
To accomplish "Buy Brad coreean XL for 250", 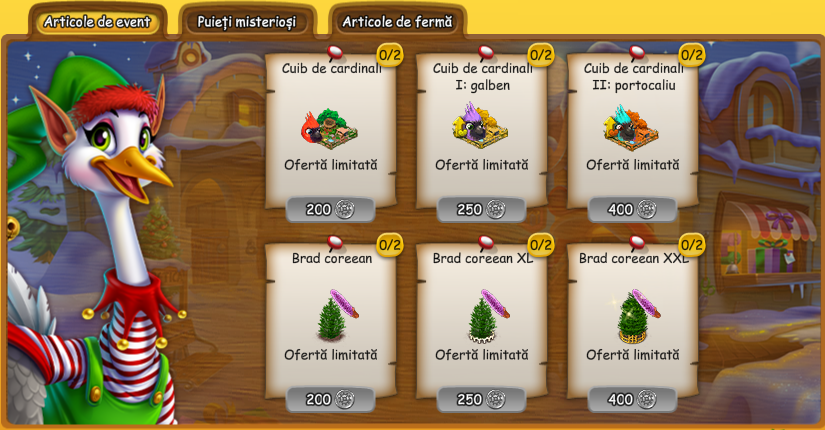I will pyautogui.click(x=481, y=399).
